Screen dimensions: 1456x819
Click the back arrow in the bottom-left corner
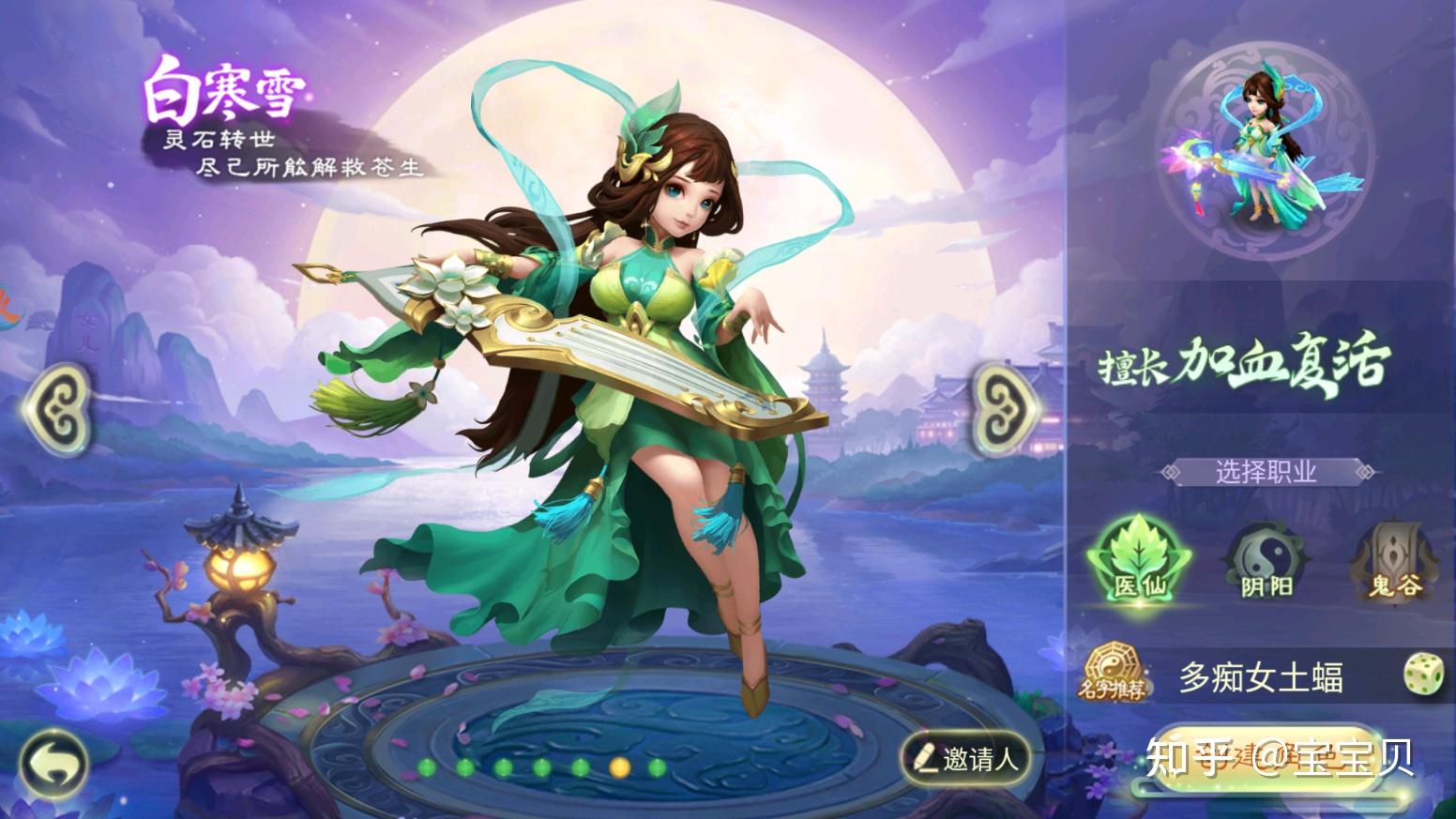pos(54,763)
